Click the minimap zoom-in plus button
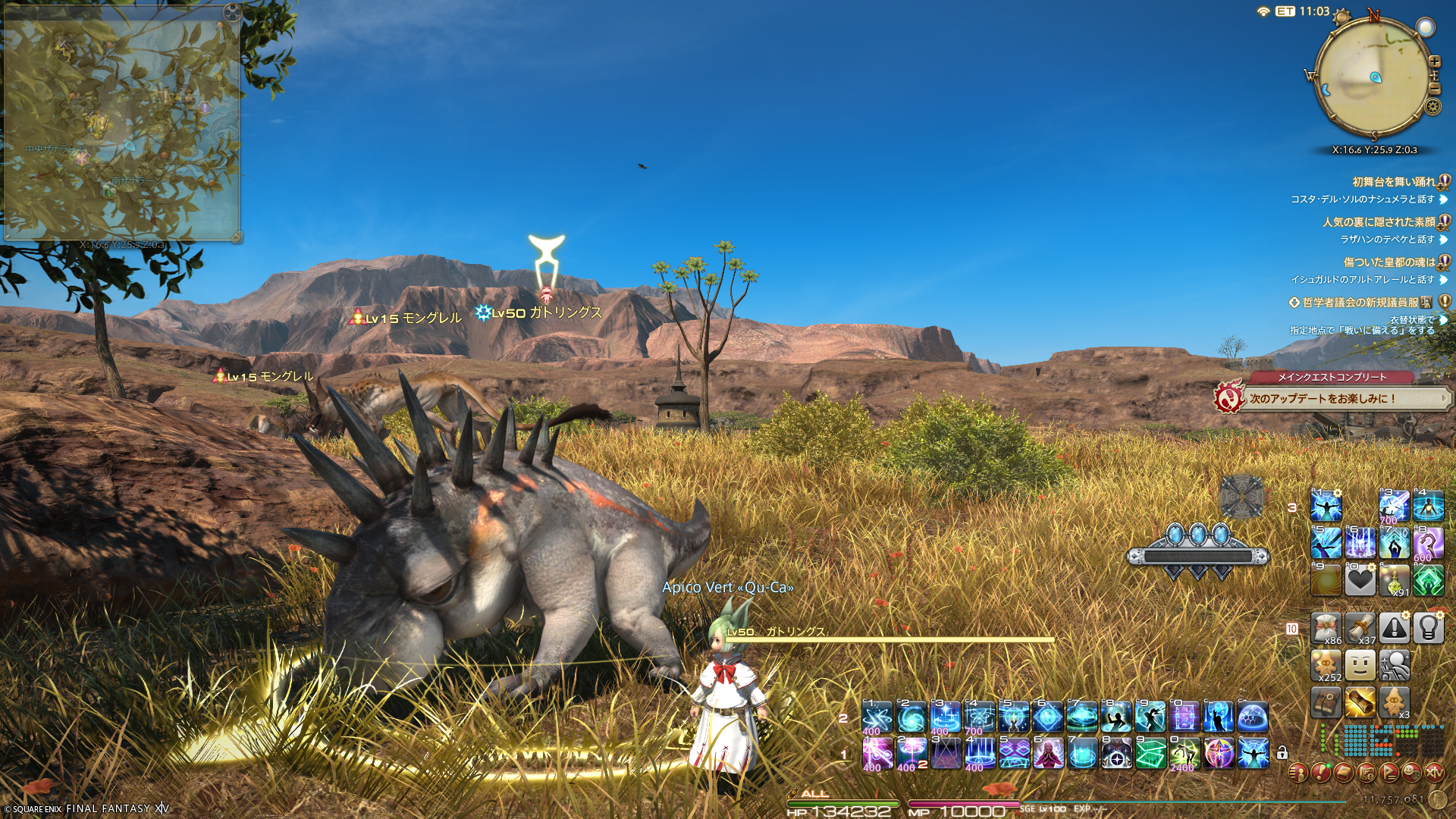Image resolution: width=1456 pixels, height=819 pixels. [x=1434, y=61]
